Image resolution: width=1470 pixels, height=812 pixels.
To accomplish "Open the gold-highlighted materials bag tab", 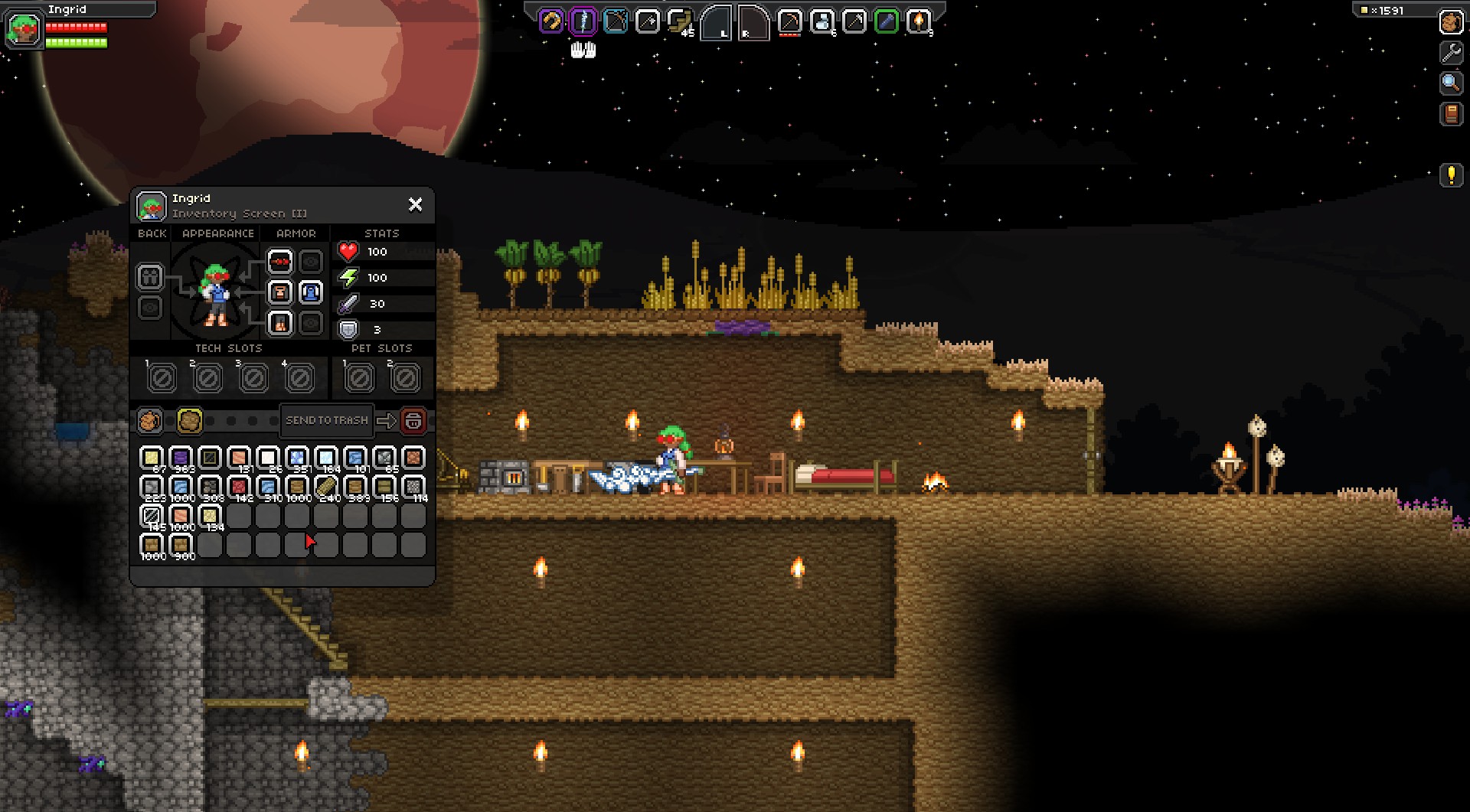I will click(x=190, y=420).
